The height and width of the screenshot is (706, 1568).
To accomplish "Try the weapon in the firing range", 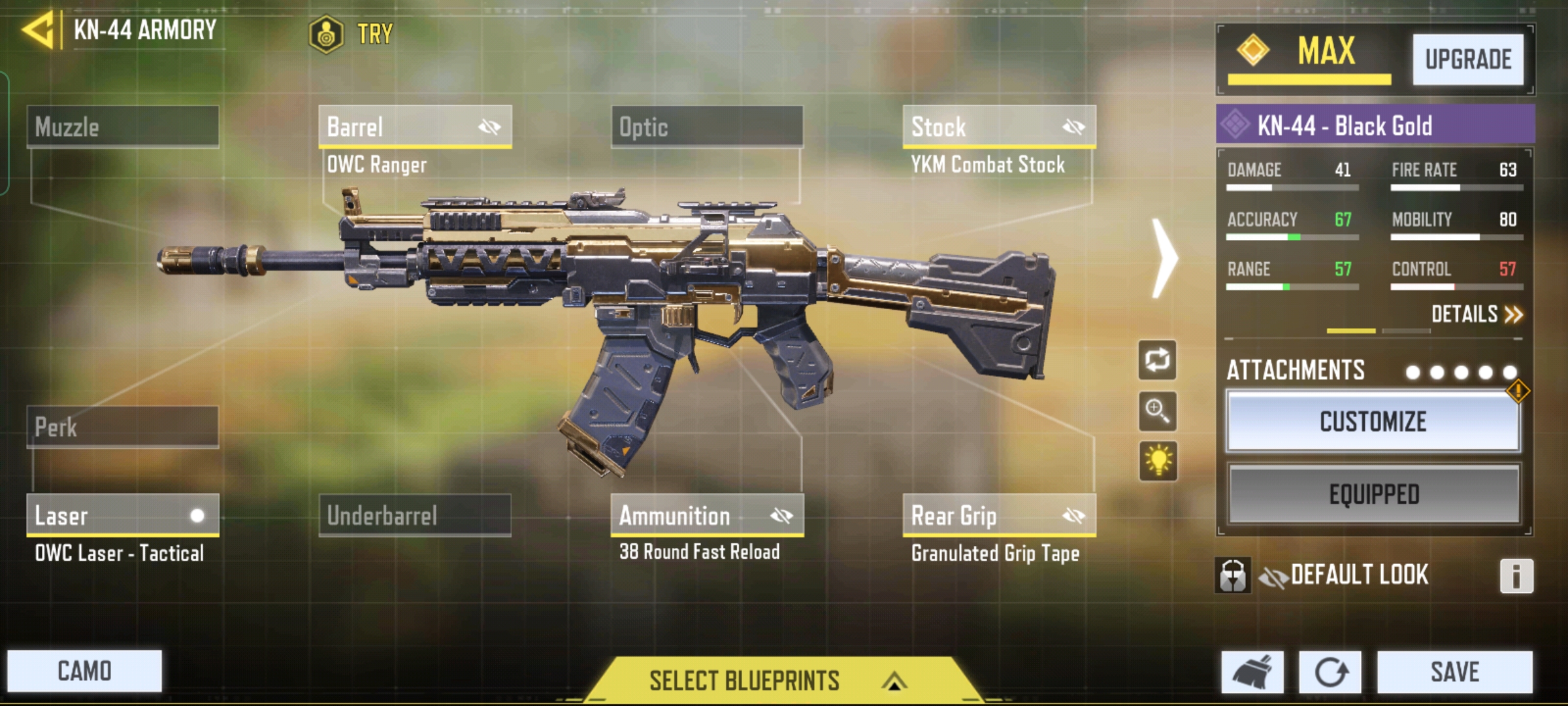I will (x=352, y=33).
